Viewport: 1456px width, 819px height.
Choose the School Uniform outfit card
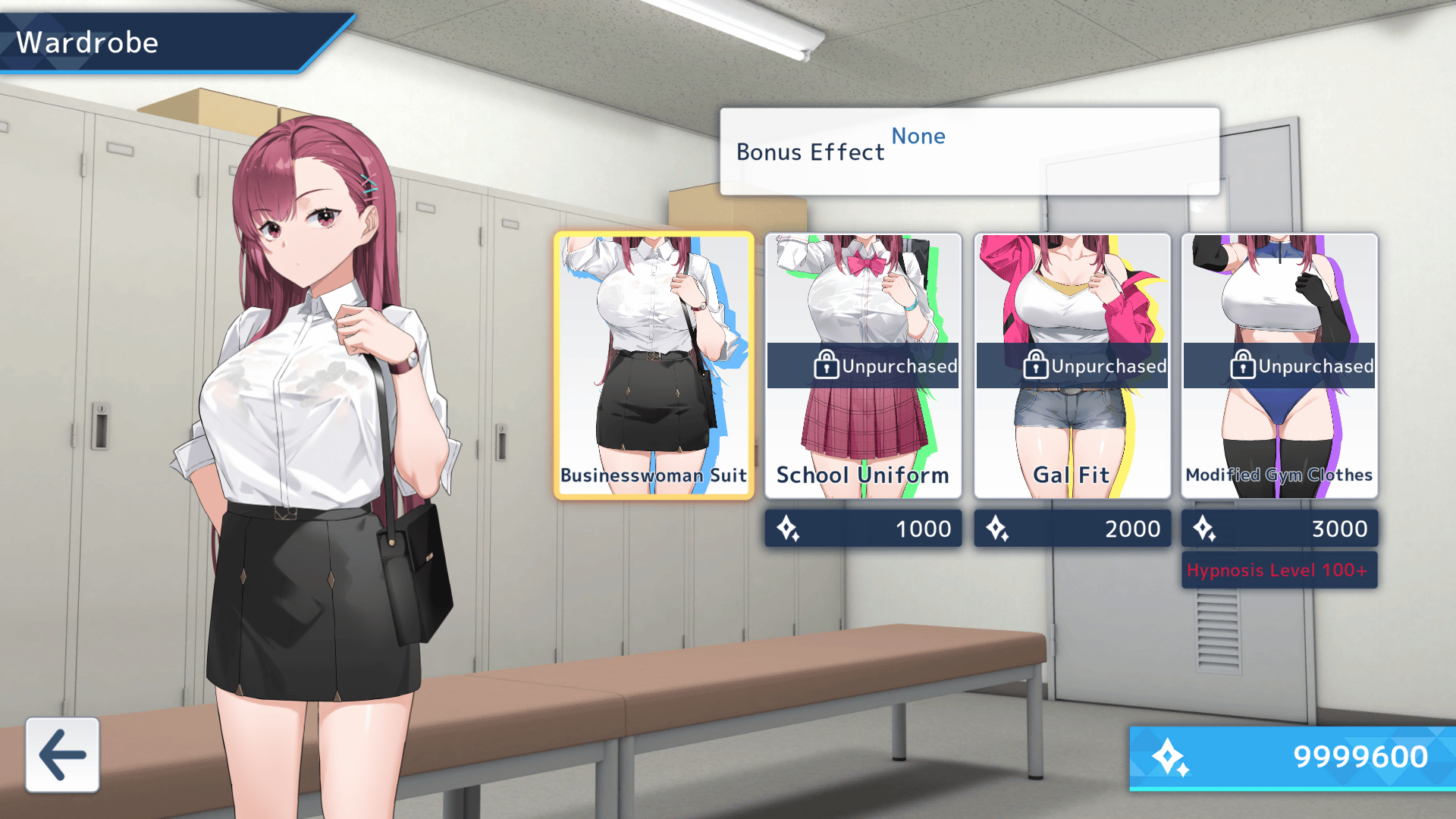863,366
